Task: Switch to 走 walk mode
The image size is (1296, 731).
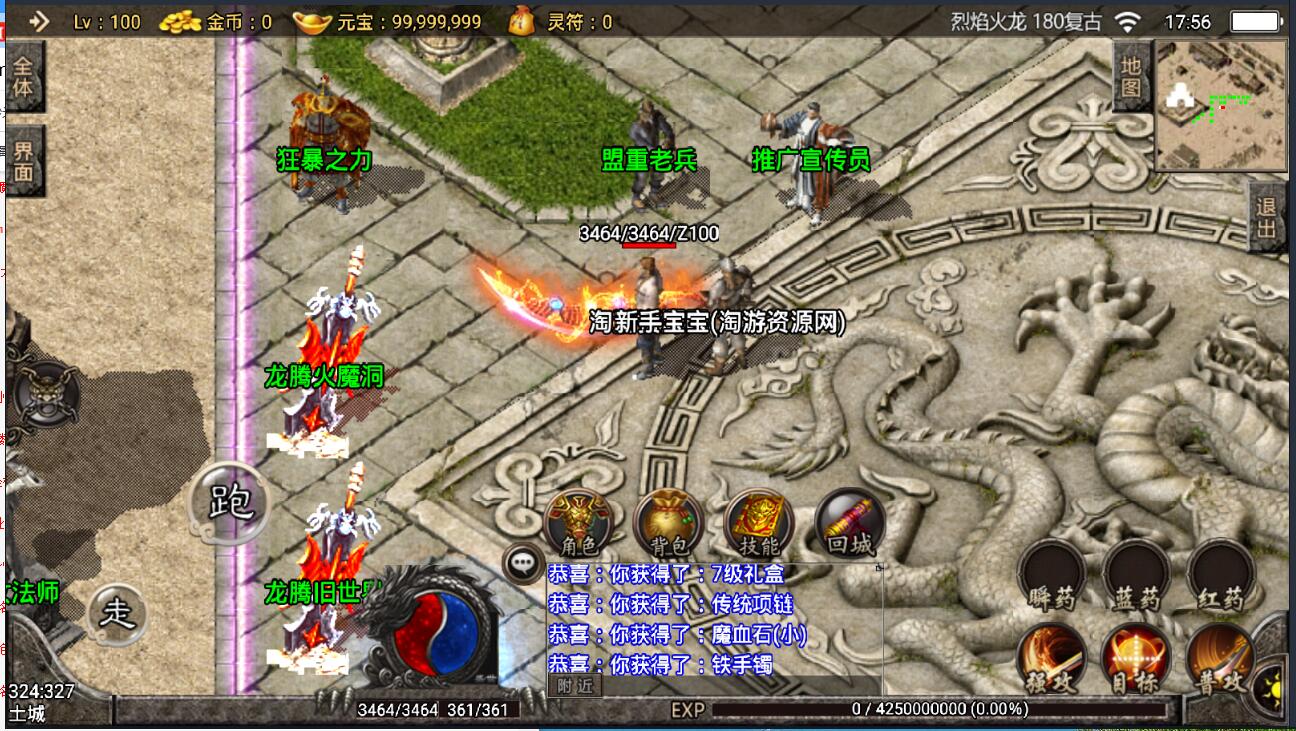Action: click(x=118, y=612)
